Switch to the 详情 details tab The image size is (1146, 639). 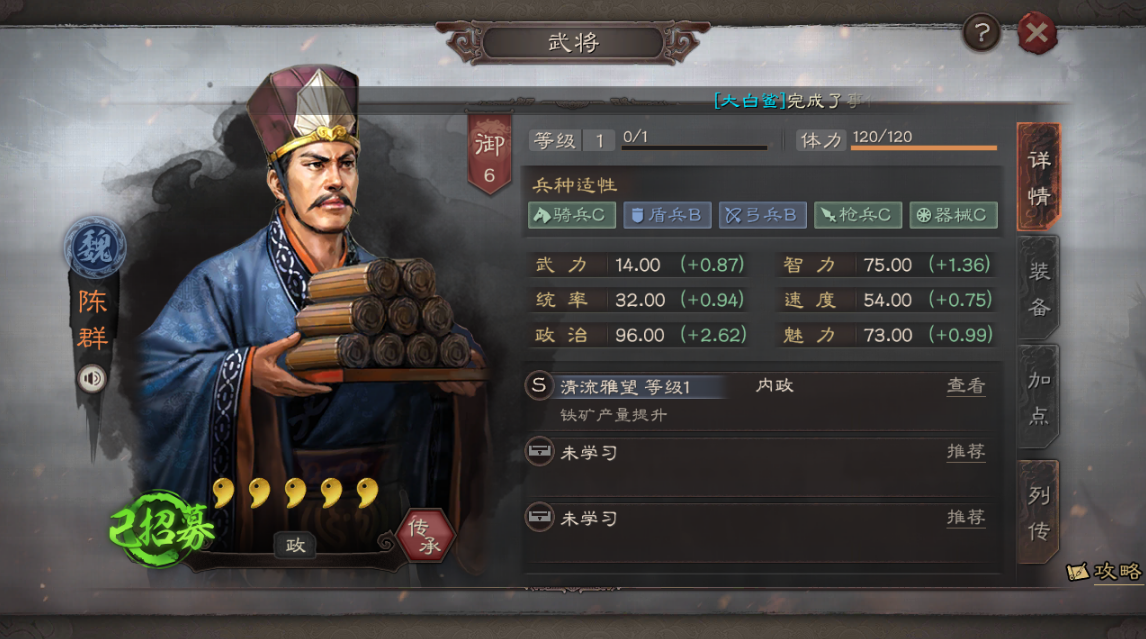coord(1039,177)
